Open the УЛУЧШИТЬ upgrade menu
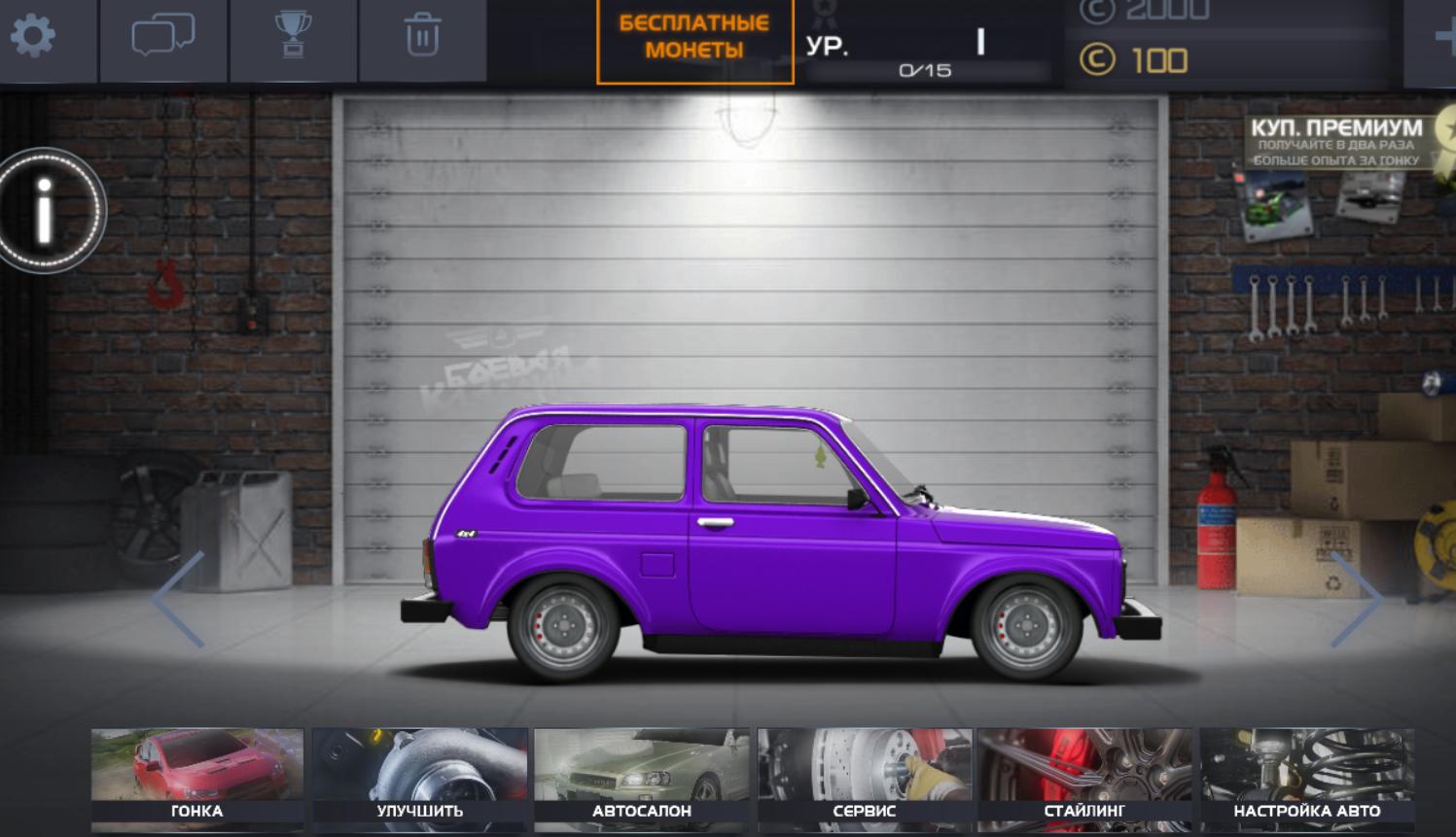This screenshot has width=1456, height=837. (x=420, y=780)
